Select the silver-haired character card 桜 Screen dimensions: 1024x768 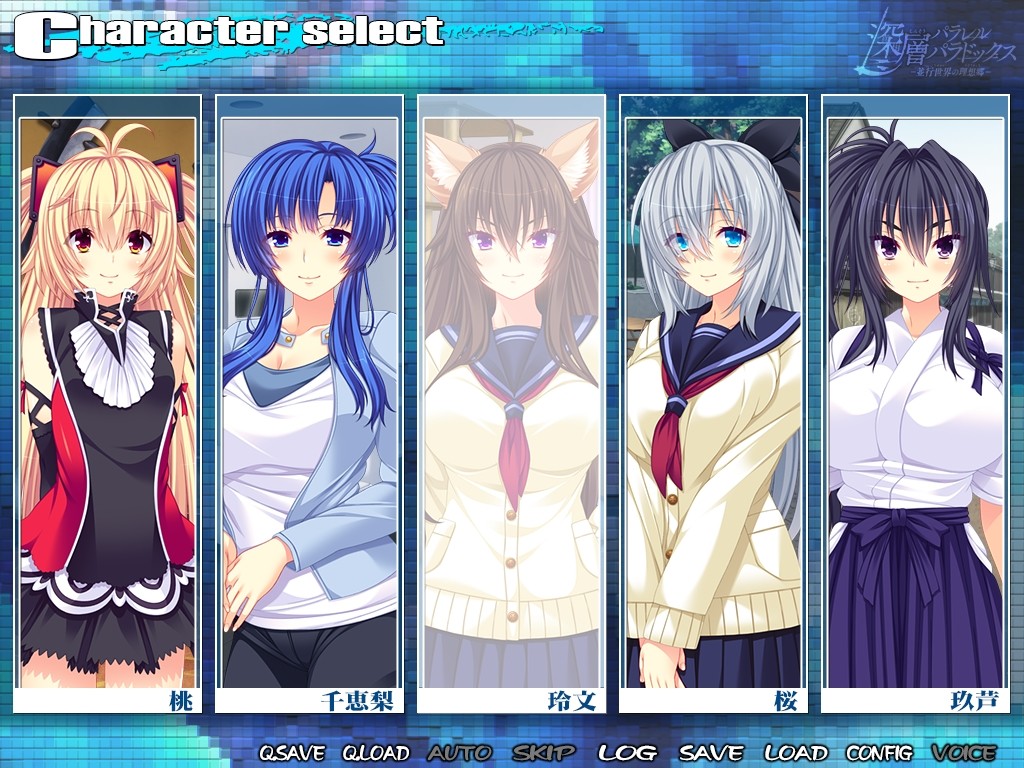(714, 400)
